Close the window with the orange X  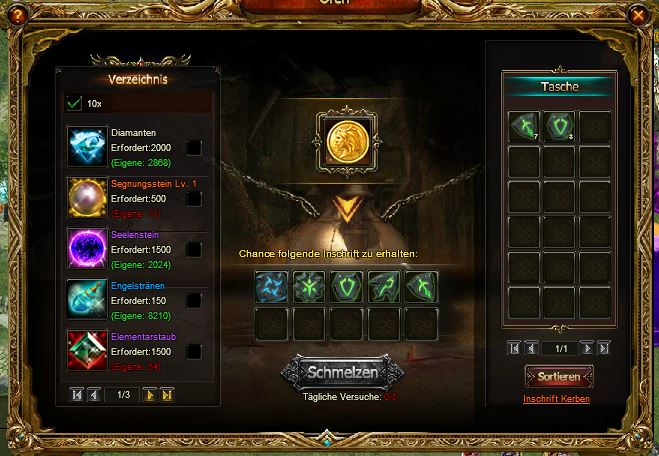(637, 15)
